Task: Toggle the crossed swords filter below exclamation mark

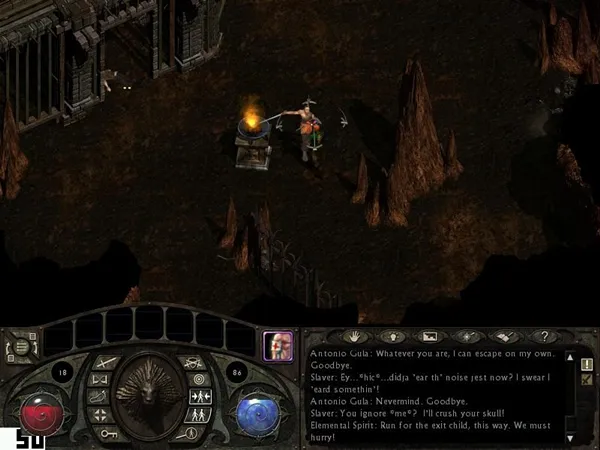Action: 586,380
